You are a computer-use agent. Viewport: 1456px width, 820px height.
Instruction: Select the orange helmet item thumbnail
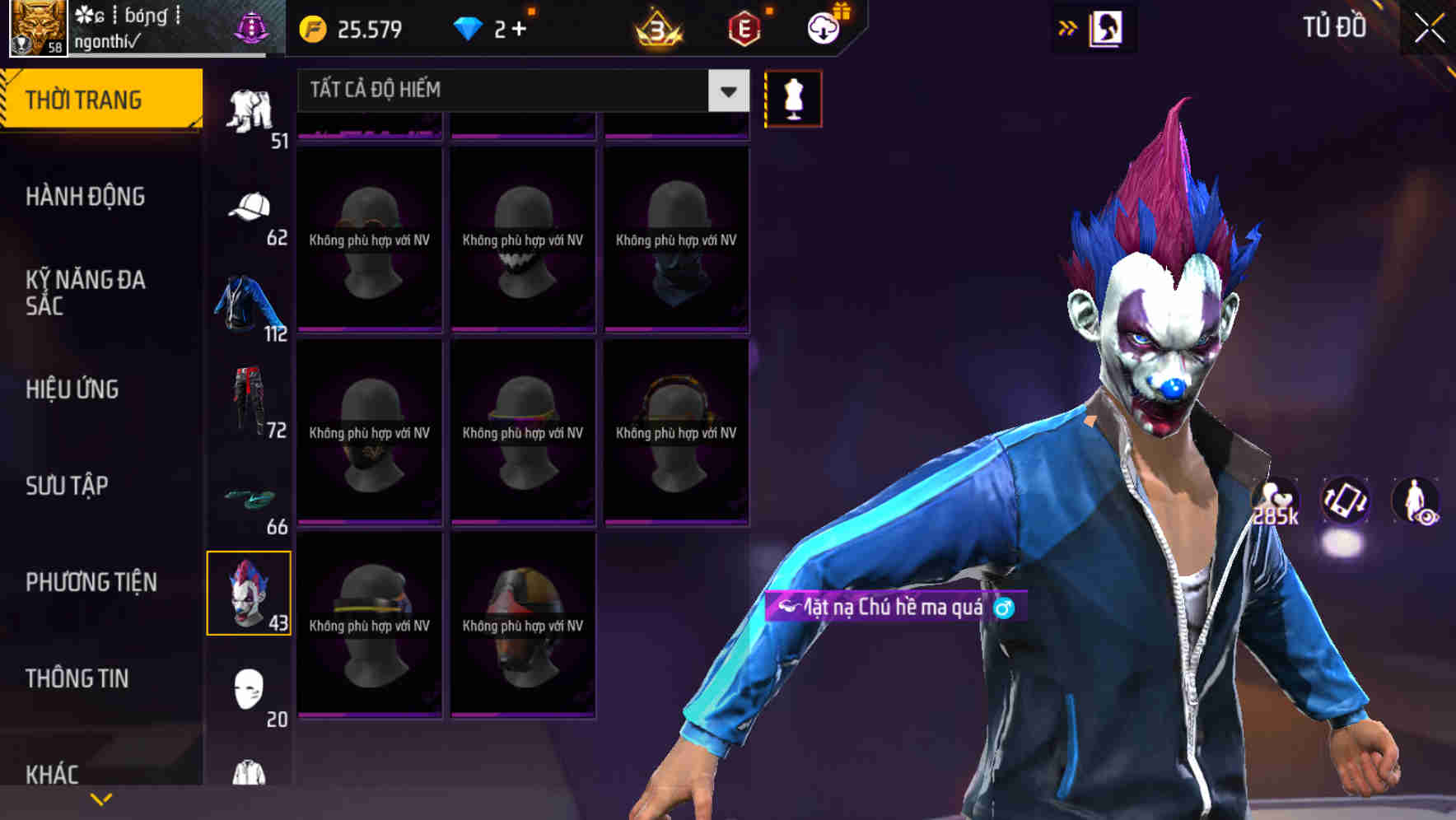point(522,626)
